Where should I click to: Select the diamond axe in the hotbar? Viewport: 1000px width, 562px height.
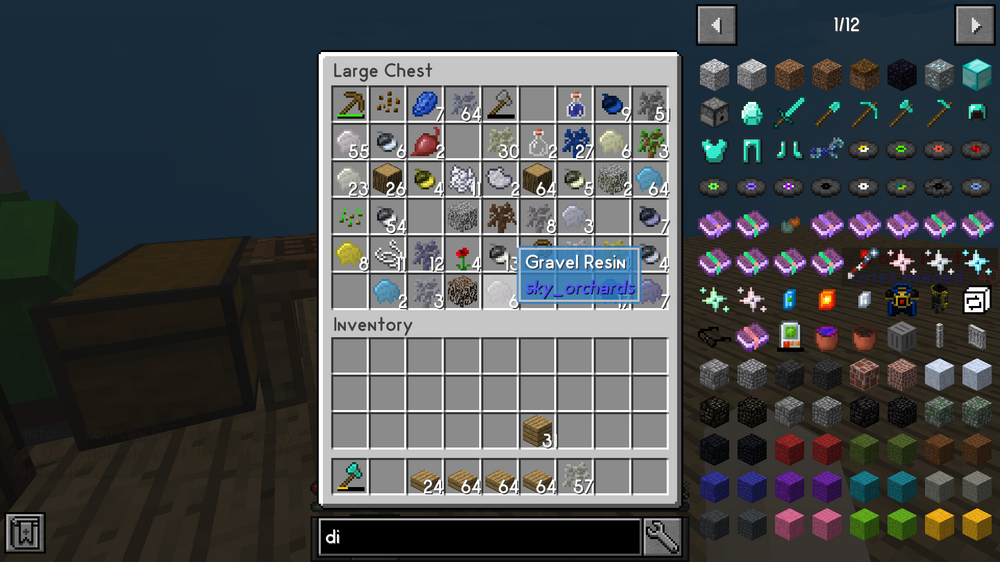tap(350, 476)
